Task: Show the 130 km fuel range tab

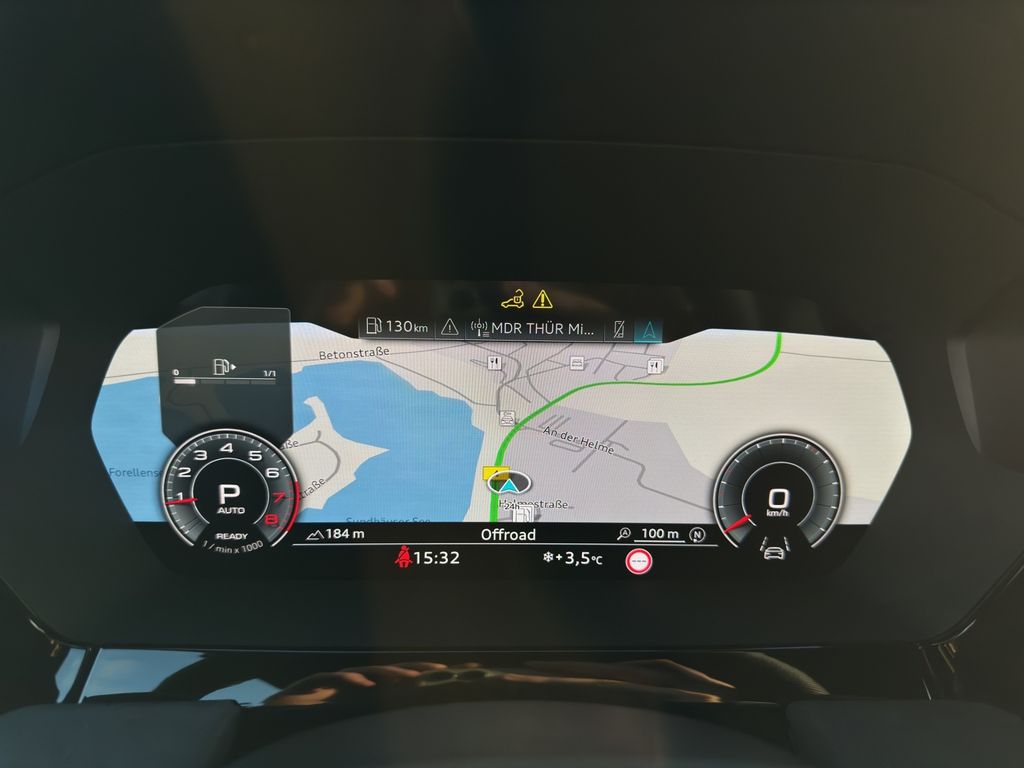Action: click(x=397, y=326)
